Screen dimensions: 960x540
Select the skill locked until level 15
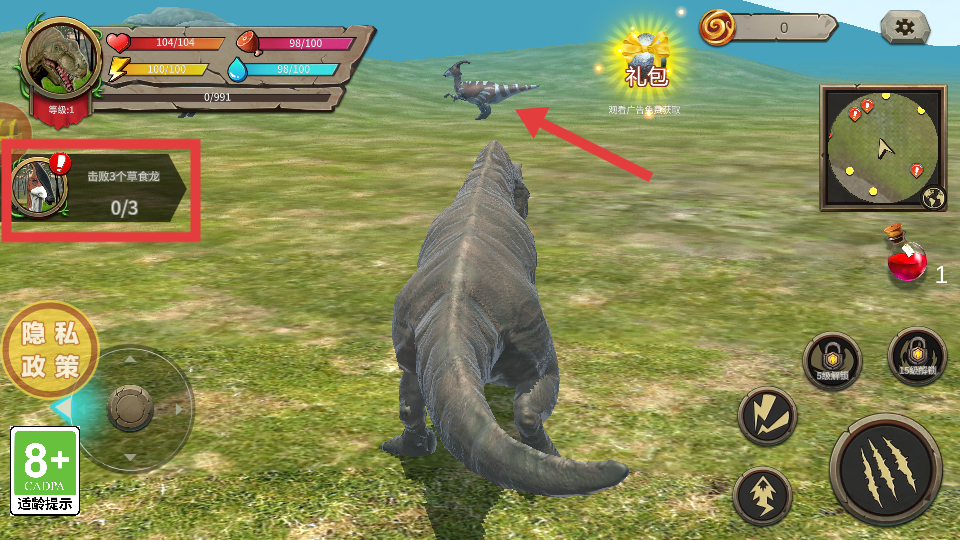pos(916,355)
